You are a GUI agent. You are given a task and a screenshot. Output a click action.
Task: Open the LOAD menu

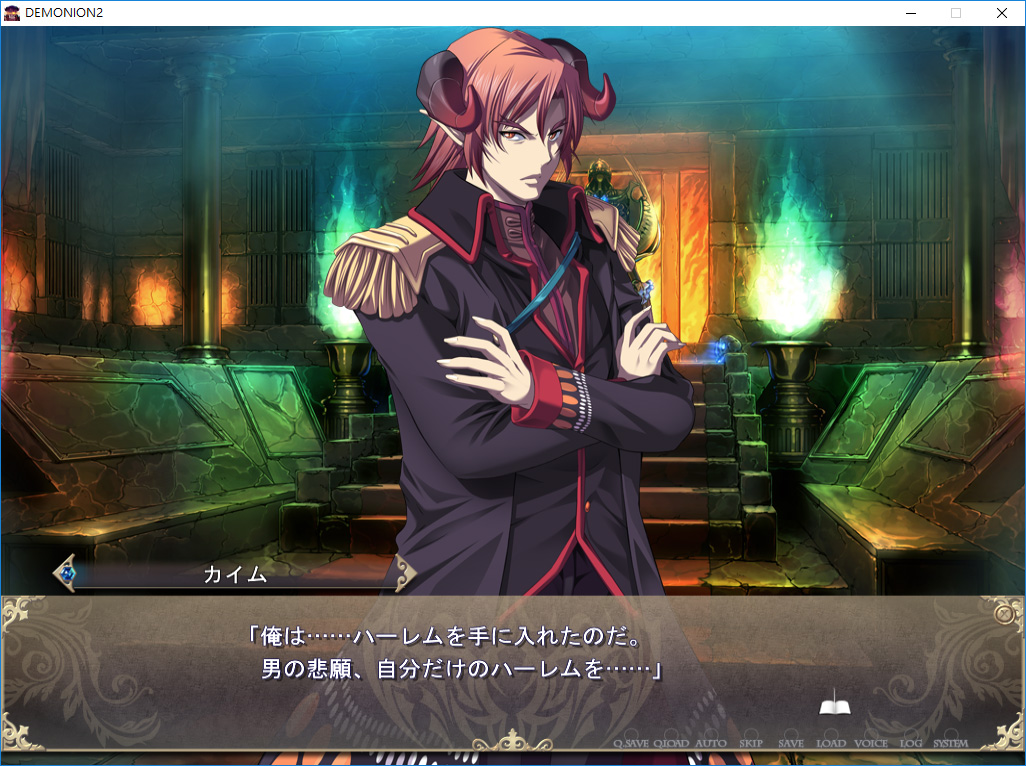coord(831,744)
